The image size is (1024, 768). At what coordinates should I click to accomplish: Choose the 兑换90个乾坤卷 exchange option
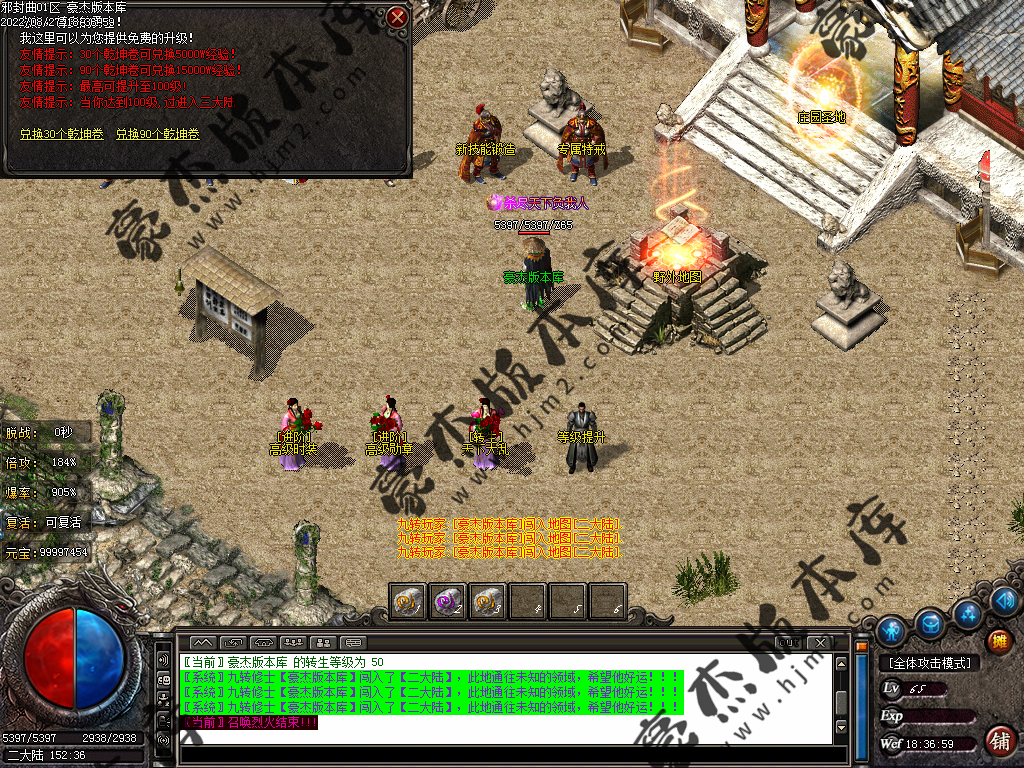tap(157, 134)
